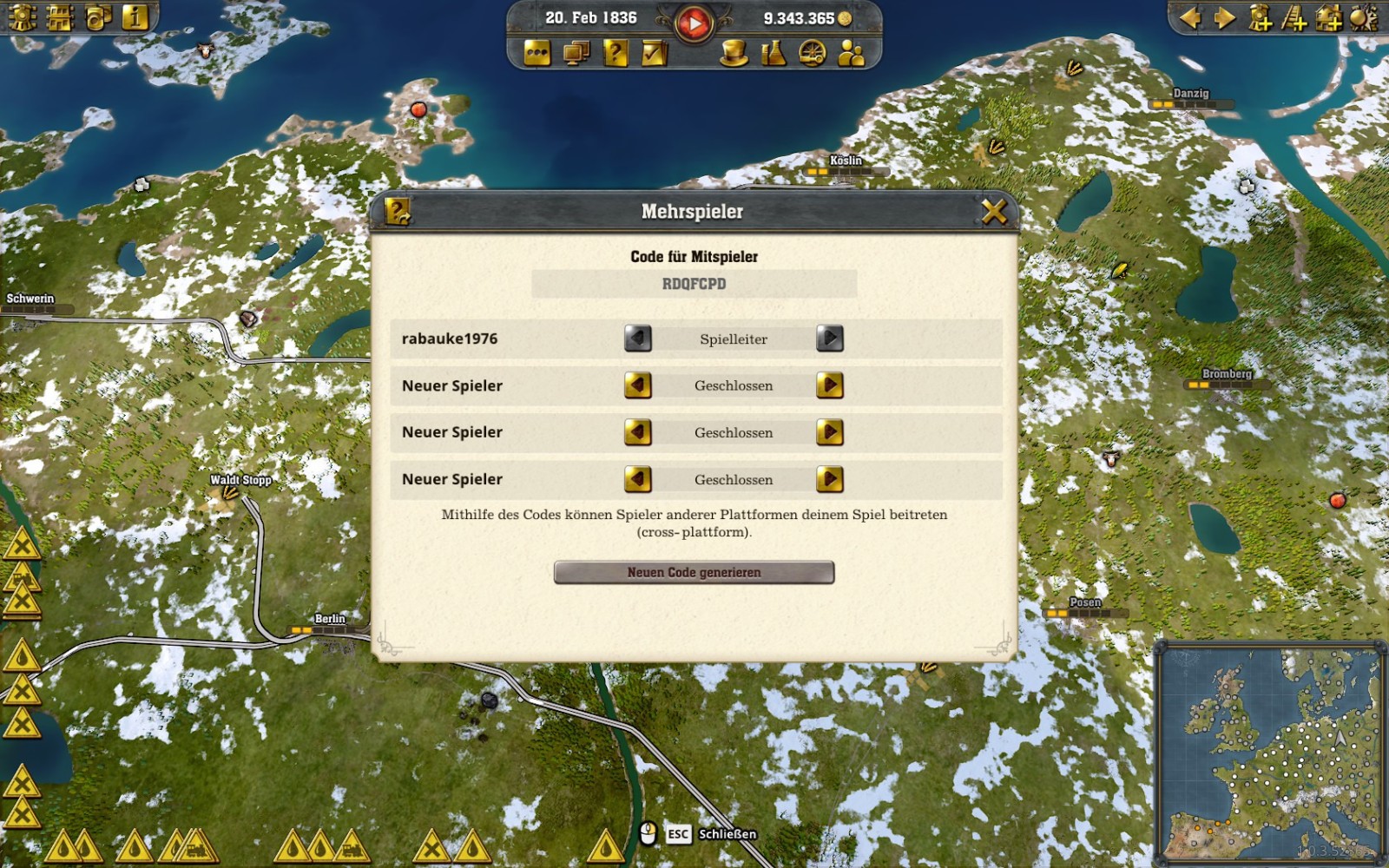This screenshot has width=1389, height=868.
Task: Open the research flask icon
Action: 773,54
